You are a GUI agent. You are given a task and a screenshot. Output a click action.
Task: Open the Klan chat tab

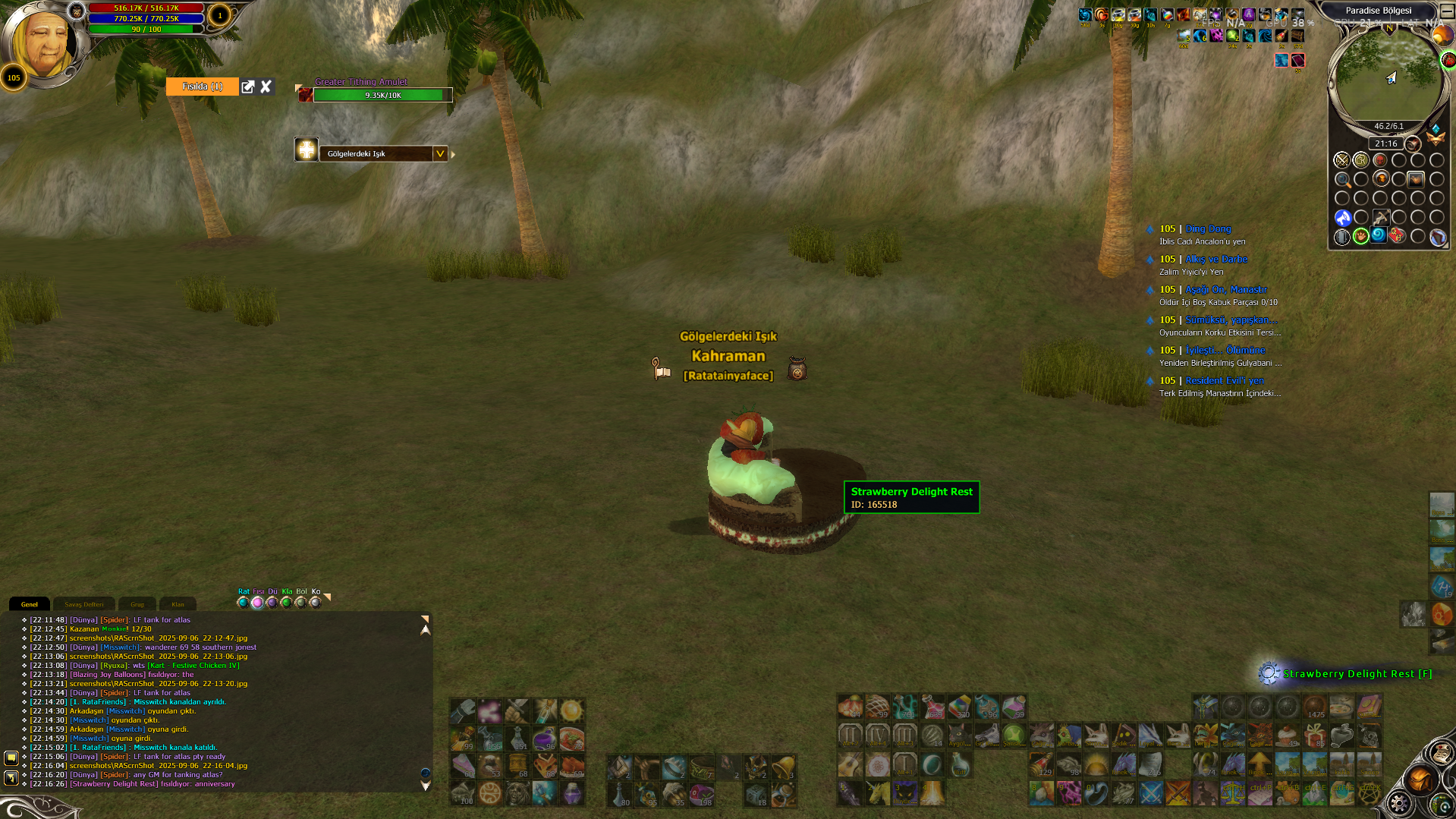178,604
